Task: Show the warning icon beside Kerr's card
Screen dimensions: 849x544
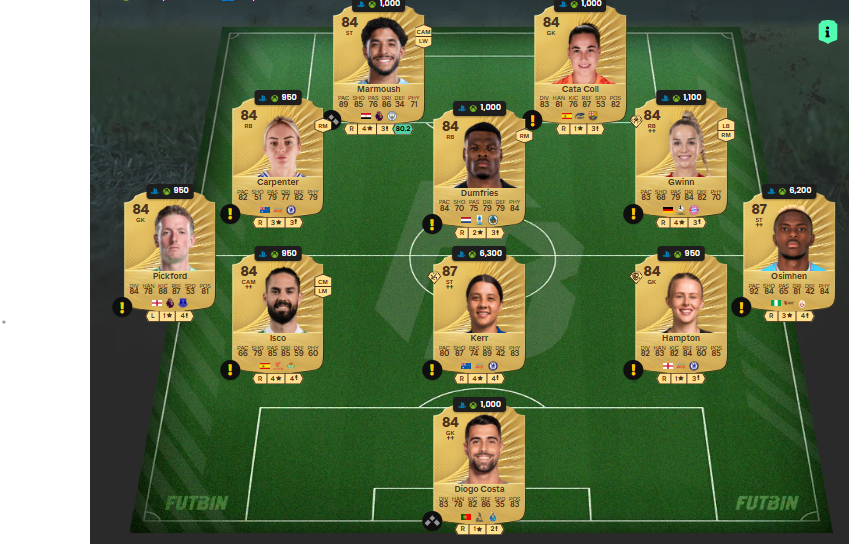Action: [x=432, y=370]
